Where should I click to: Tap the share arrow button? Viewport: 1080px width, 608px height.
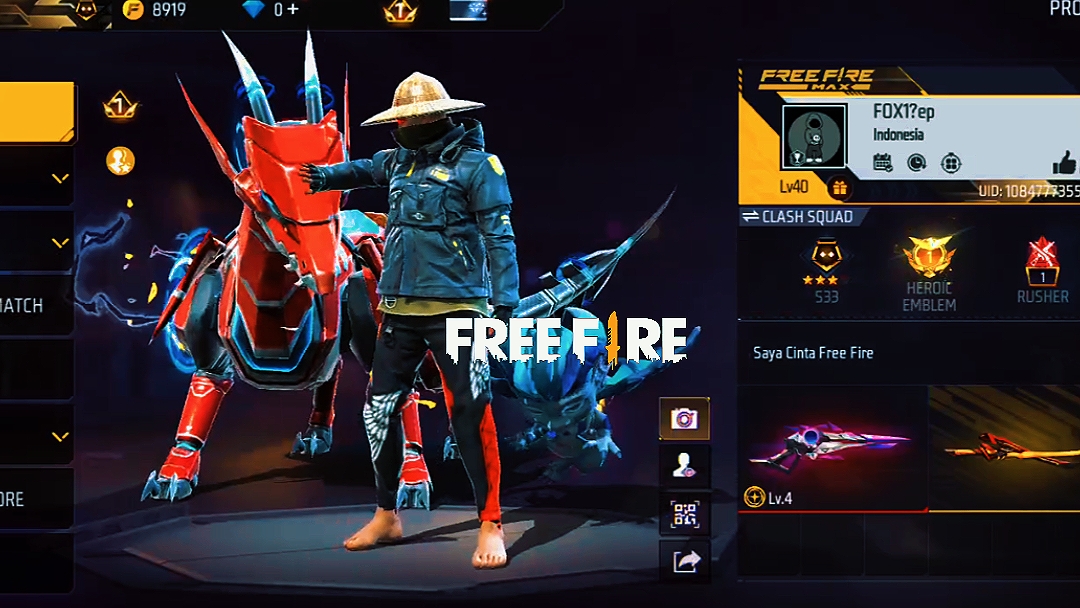point(684,562)
